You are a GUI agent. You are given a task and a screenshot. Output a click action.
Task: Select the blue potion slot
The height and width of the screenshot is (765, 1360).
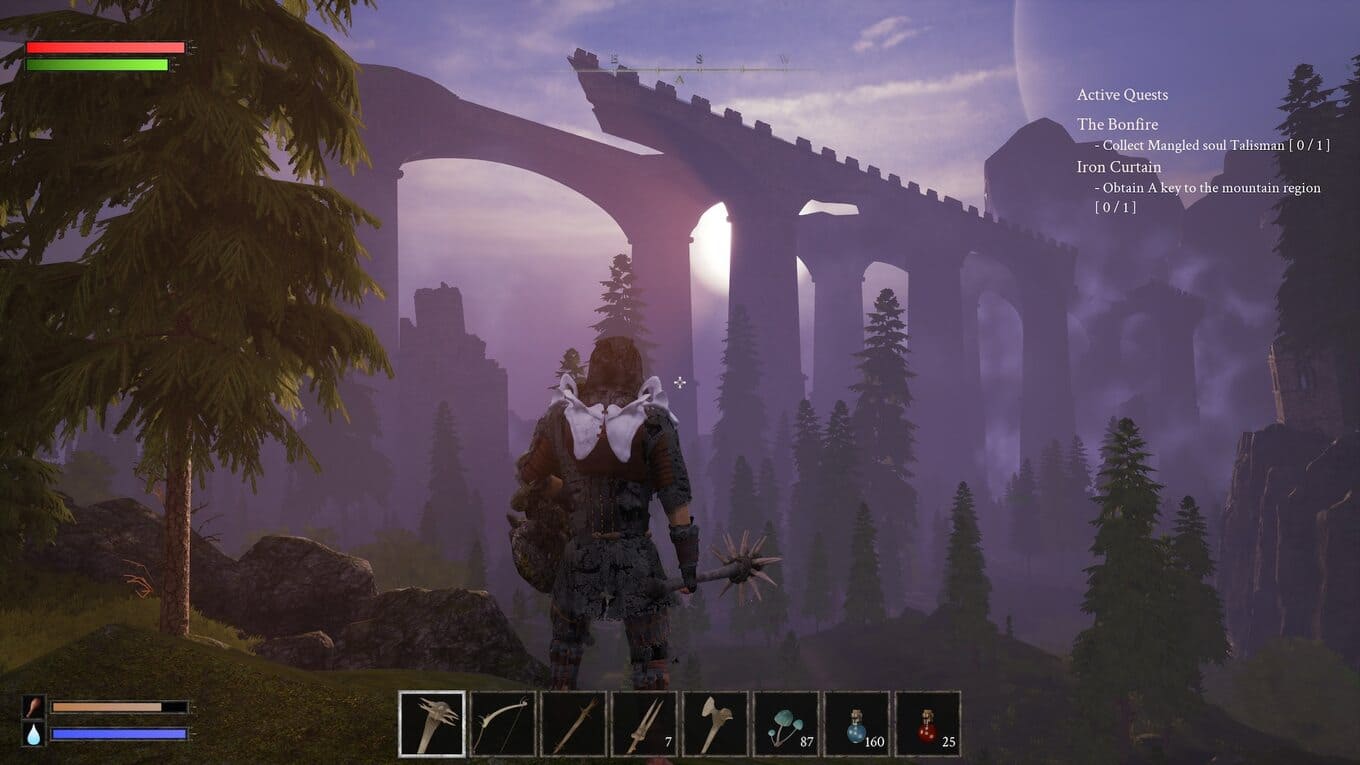[857, 724]
